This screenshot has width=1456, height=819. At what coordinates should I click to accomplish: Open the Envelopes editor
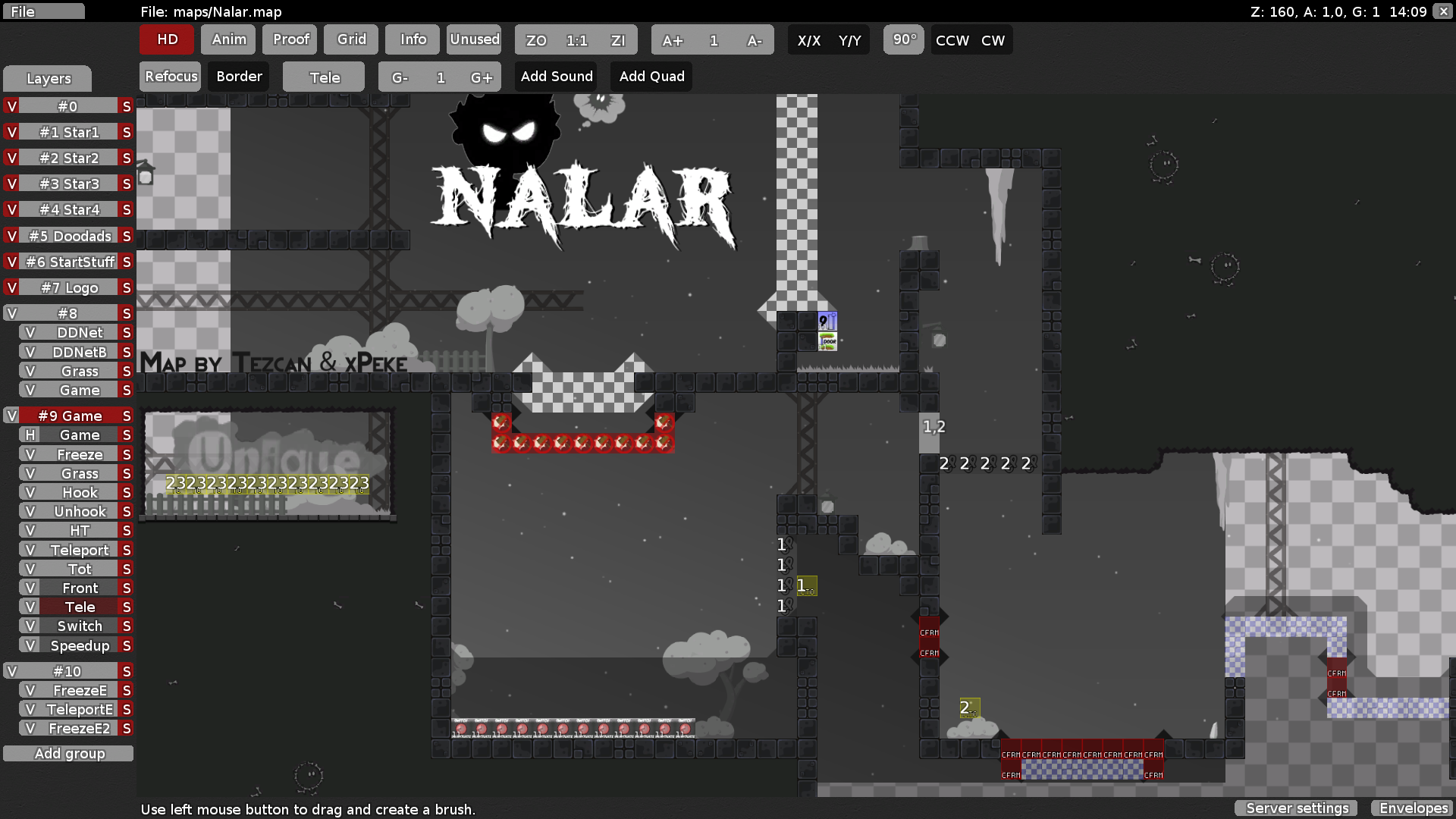click(1412, 808)
